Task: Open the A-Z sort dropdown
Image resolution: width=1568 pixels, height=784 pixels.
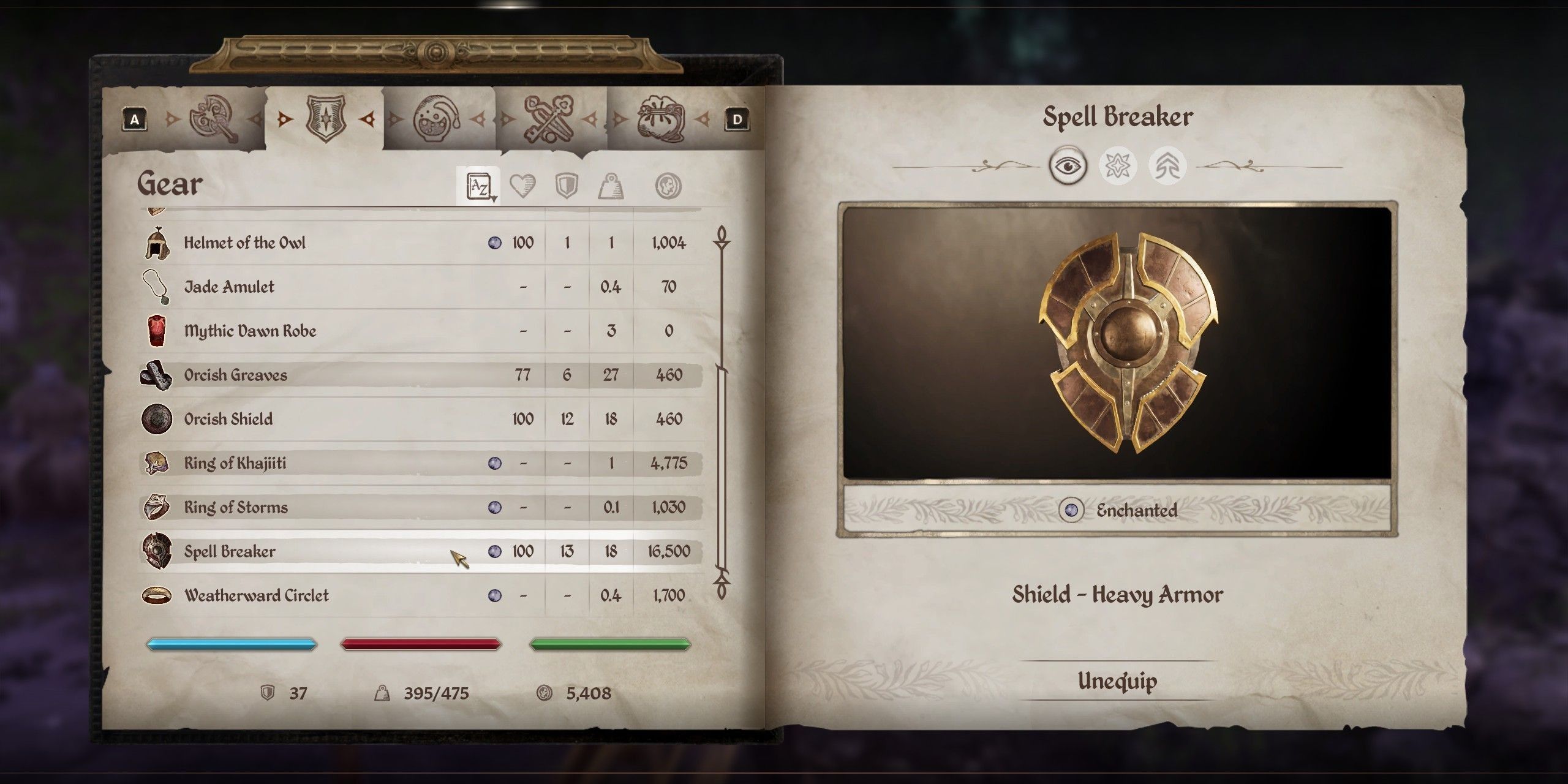Action: [x=479, y=186]
